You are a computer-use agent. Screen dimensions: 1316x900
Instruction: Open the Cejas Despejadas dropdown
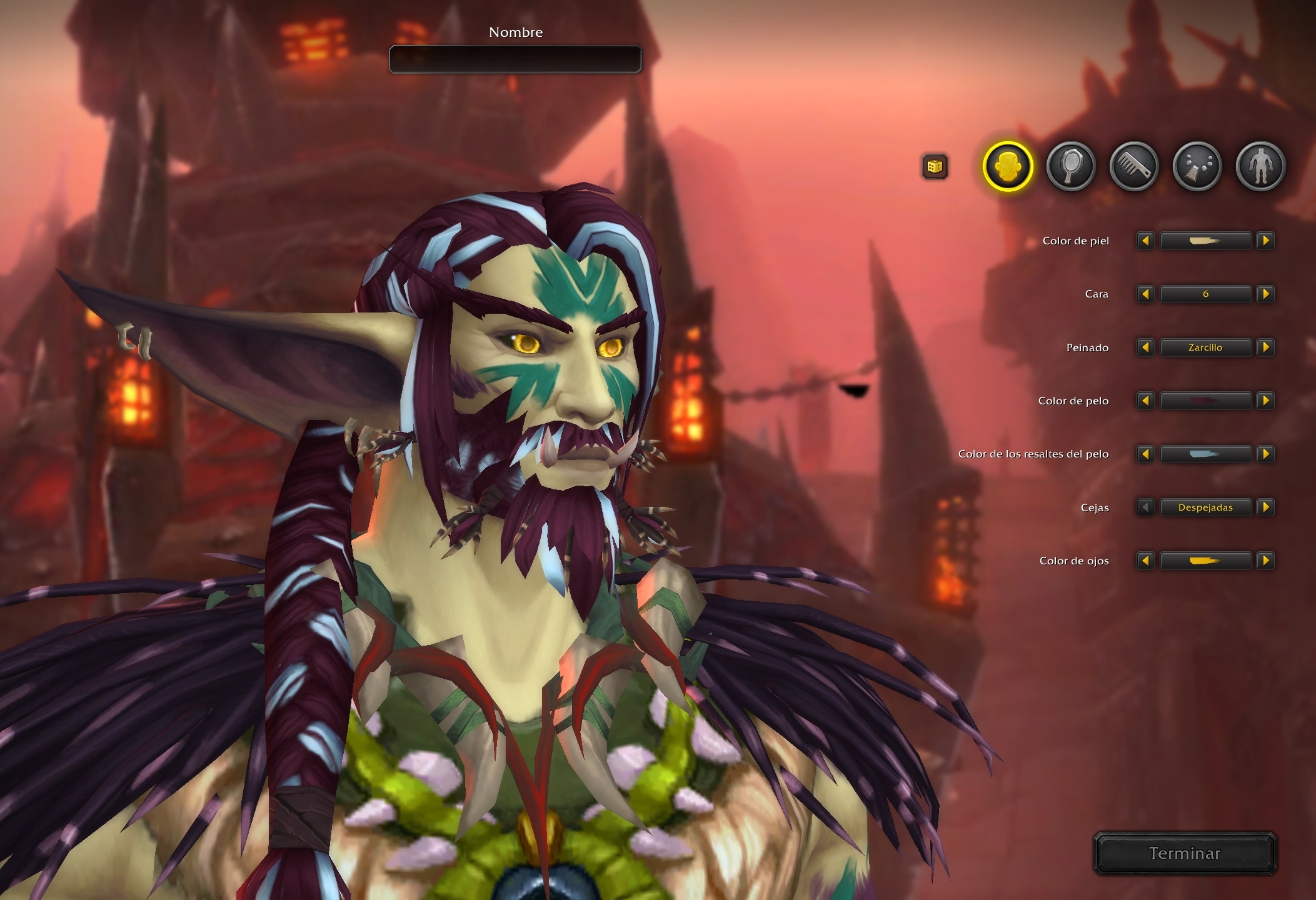pyautogui.click(x=1205, y=507)
